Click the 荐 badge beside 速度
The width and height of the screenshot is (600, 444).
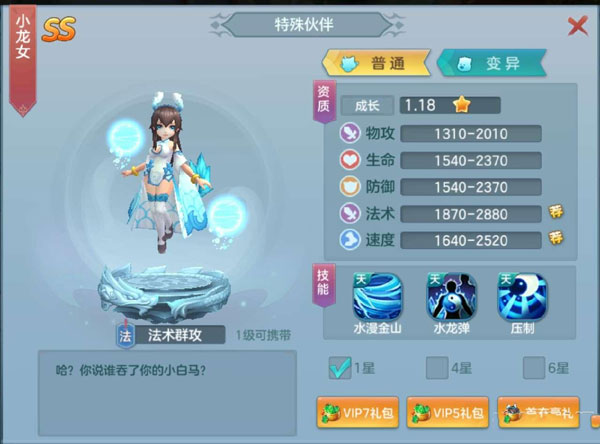pos(557,238)
